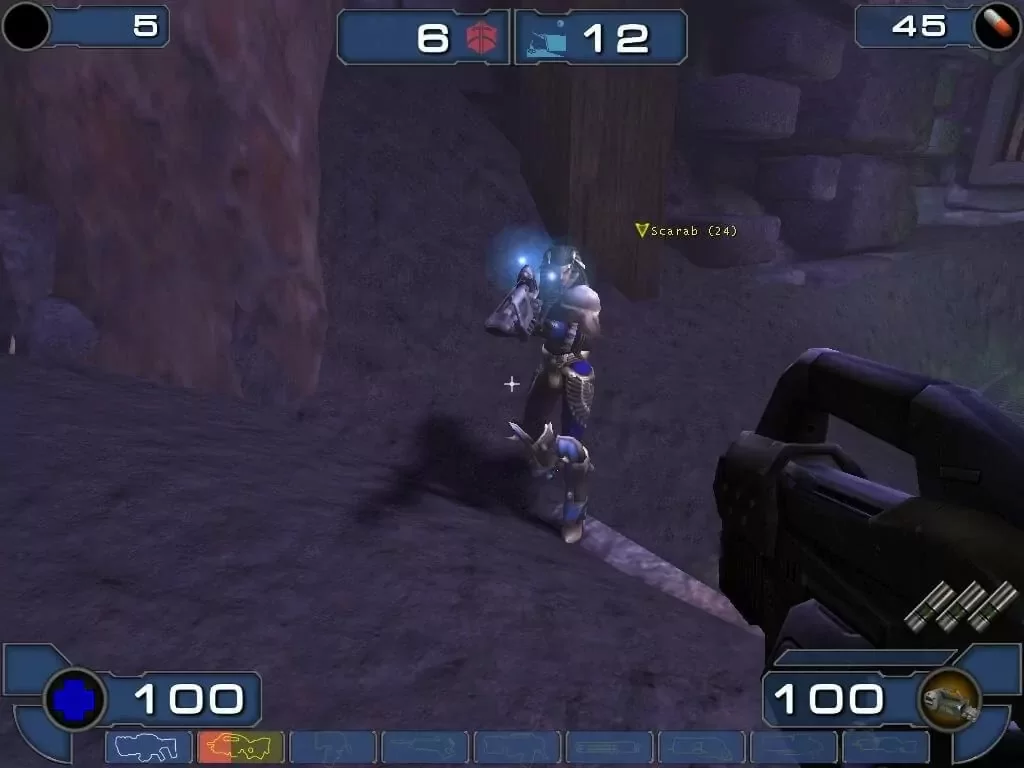This screenshot has width=1024, height=768.
Task: Click the blue health cross icon
Action: [75, 700]
